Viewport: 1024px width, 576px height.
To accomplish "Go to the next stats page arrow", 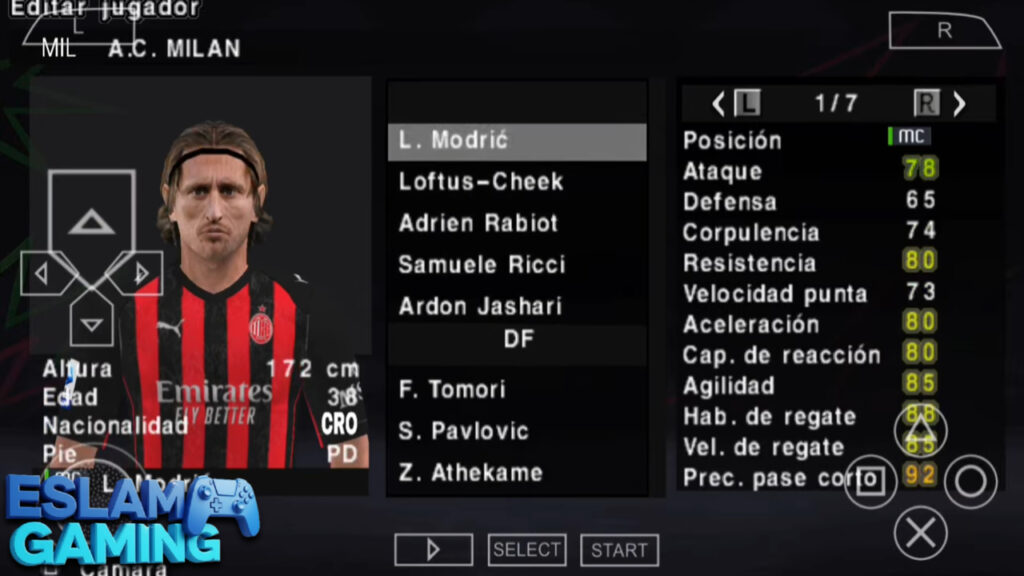I will coord(959,103).
